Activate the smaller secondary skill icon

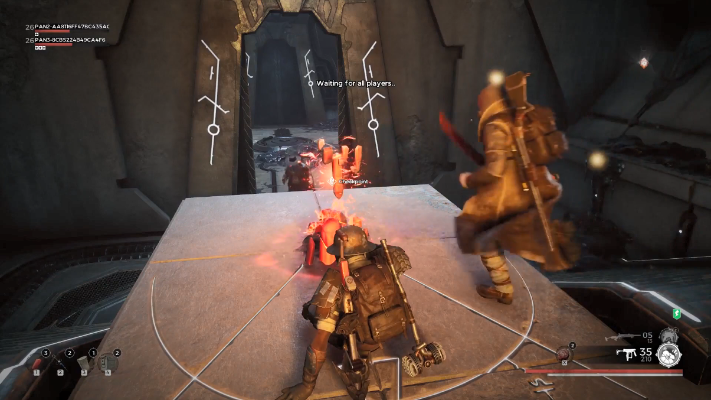(668, 335)
